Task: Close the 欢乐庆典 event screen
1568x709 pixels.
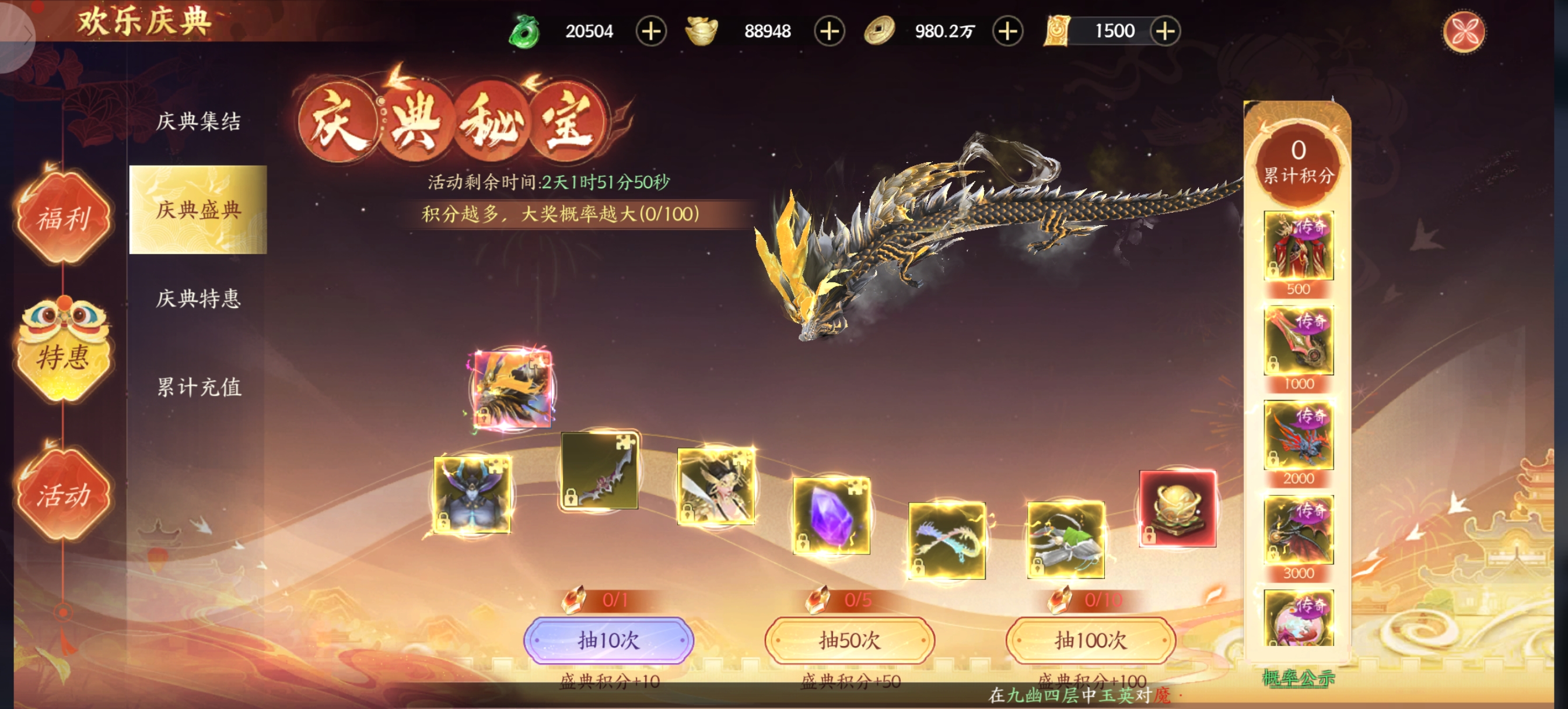Action: (x=1464, y=31)
